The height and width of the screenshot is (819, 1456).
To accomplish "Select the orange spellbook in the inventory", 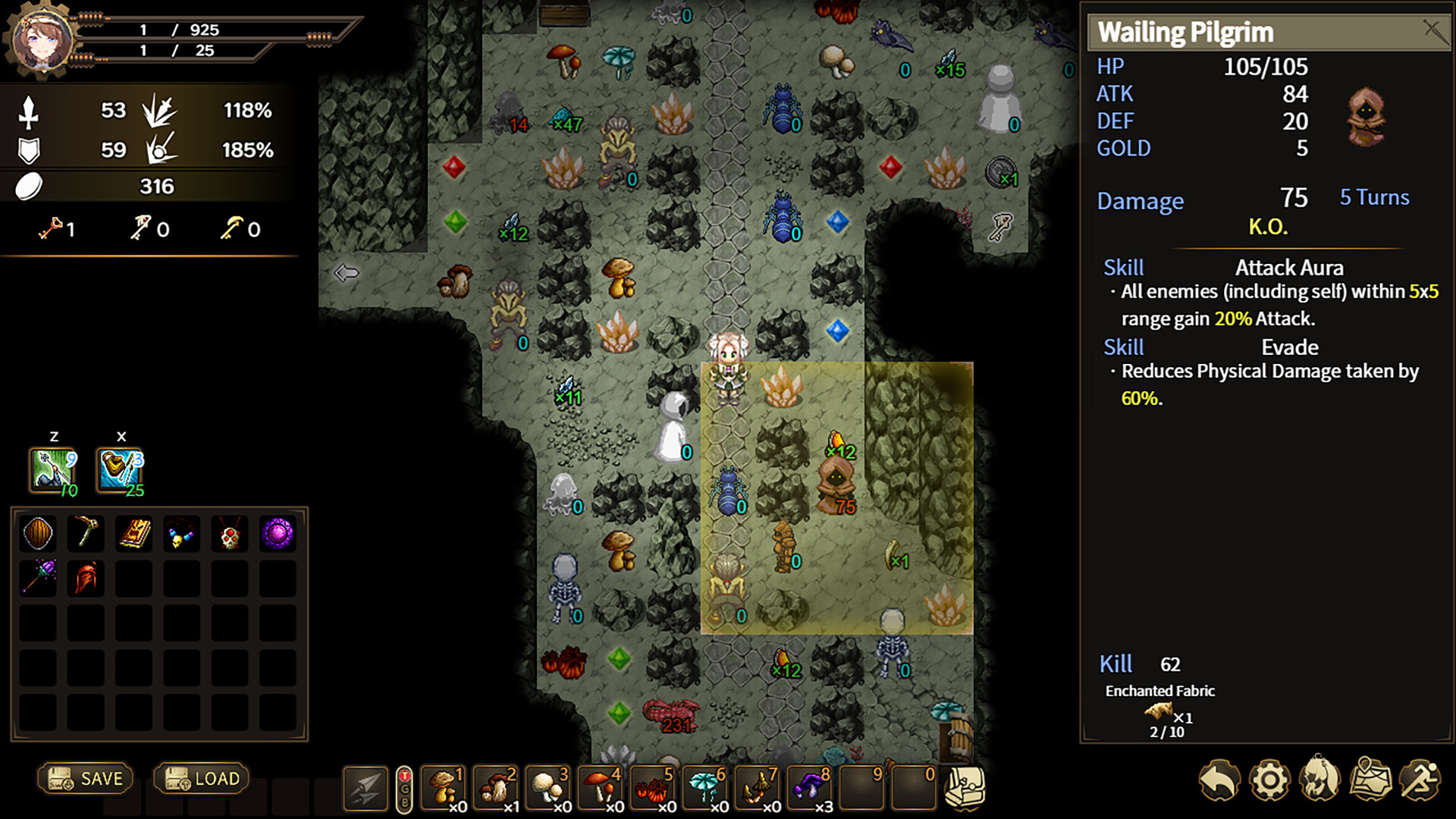I will [134, 534].
